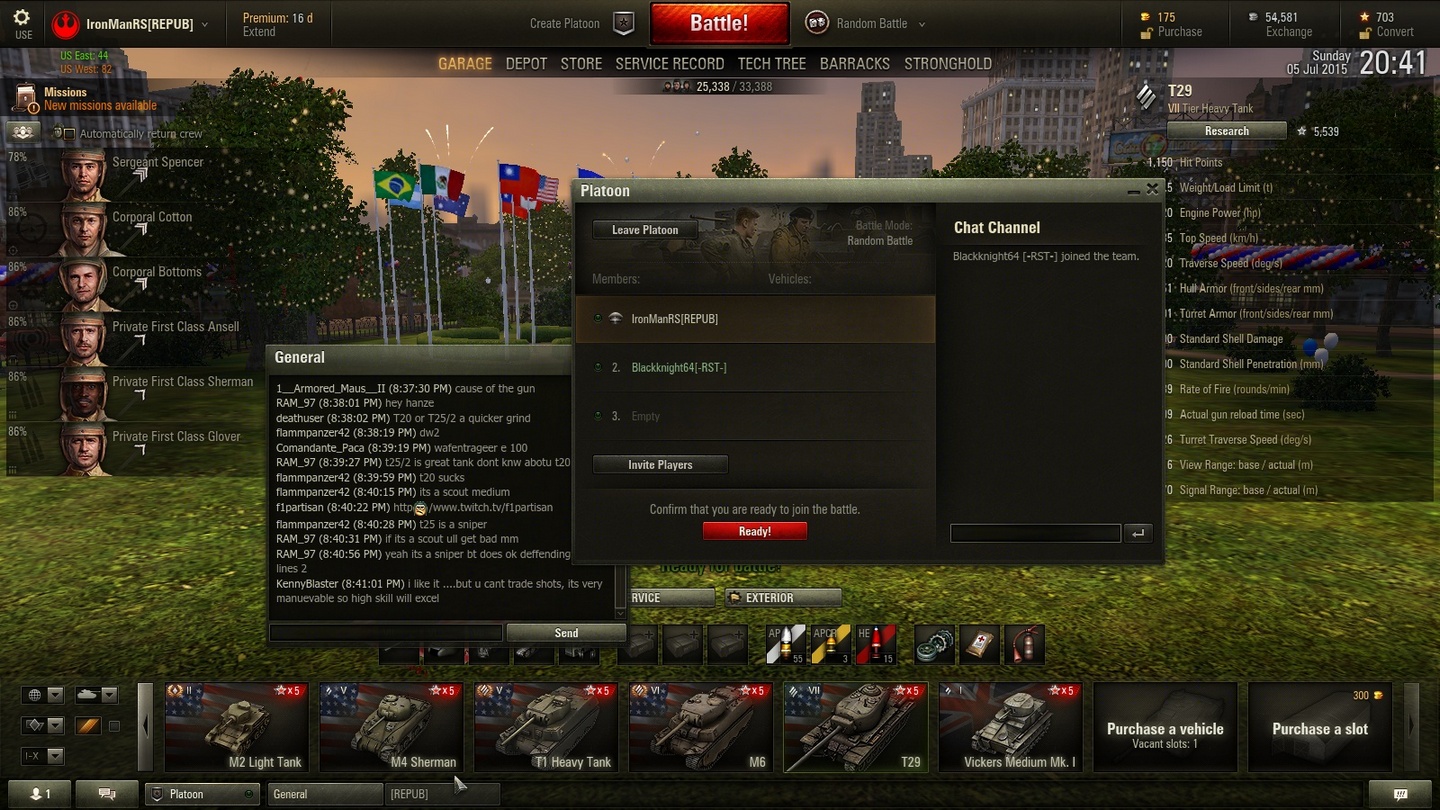Open the Invite Players dialog

pyautogui.click(x=660, y=465)
